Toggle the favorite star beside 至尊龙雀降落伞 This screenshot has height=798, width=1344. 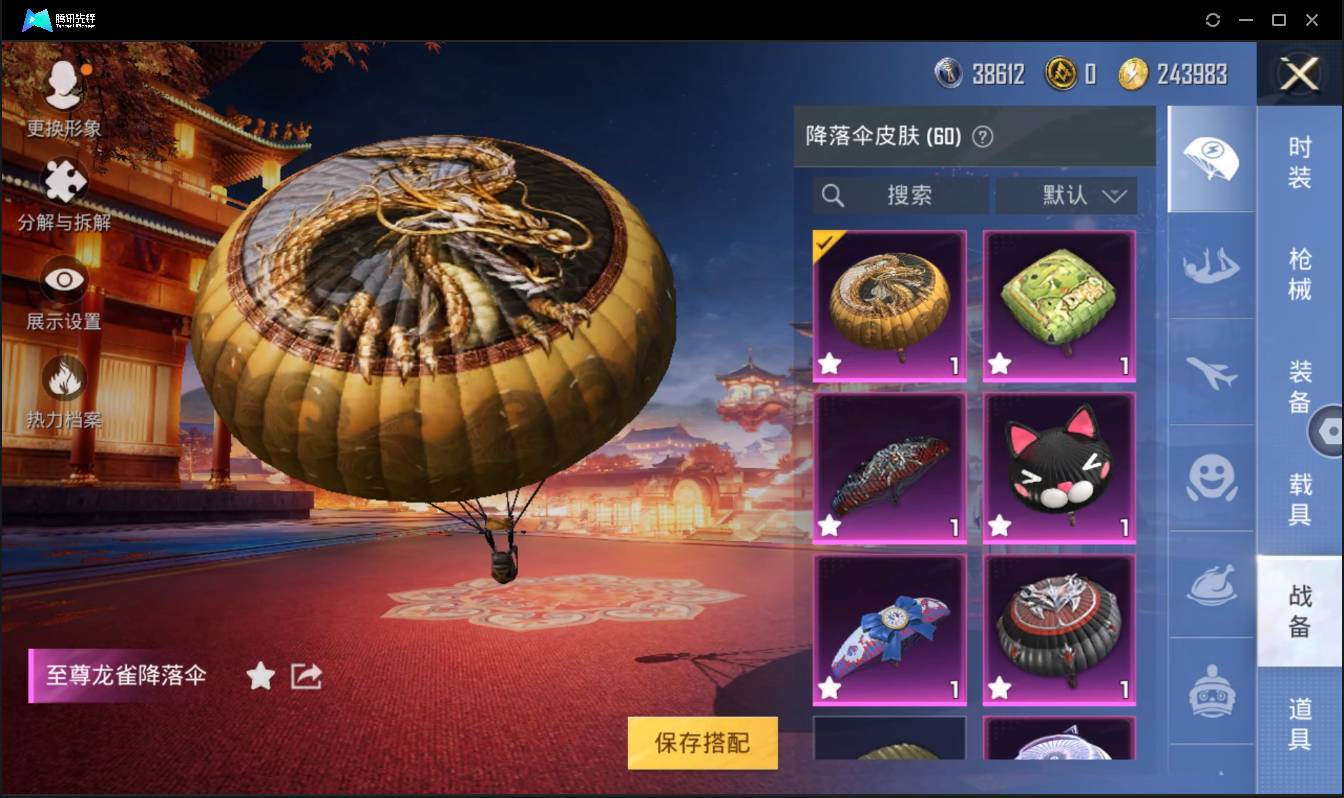[x=260, y=676]
